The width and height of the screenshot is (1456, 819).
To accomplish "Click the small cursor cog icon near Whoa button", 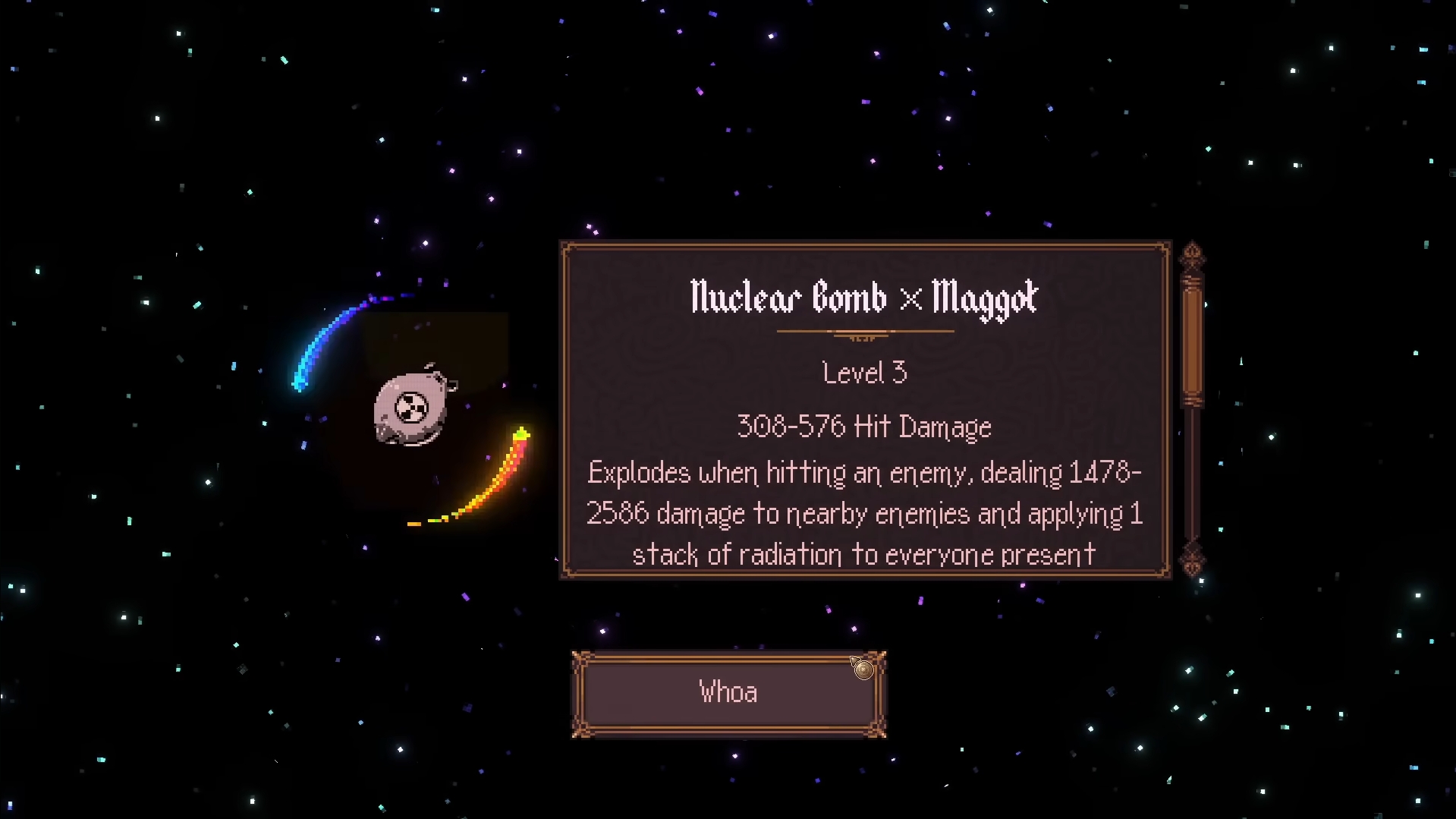I will [x=863, y=669].
